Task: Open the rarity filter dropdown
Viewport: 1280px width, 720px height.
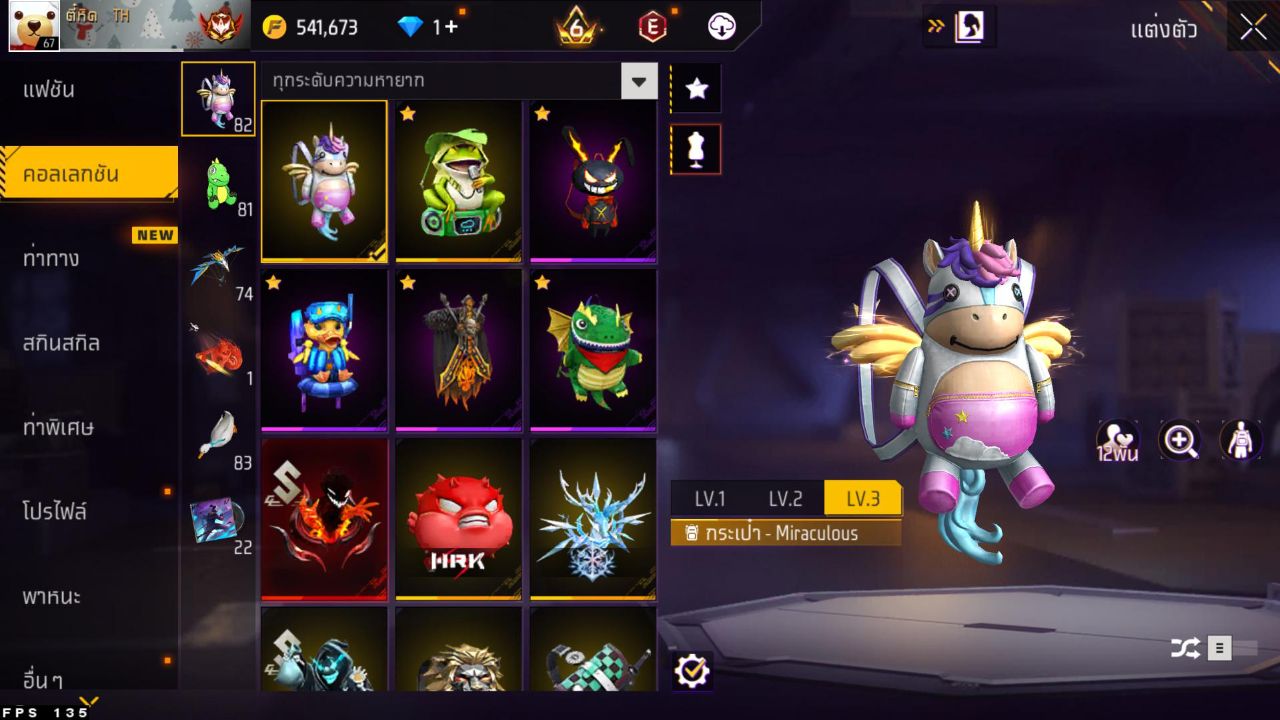Action: point(639,80)
